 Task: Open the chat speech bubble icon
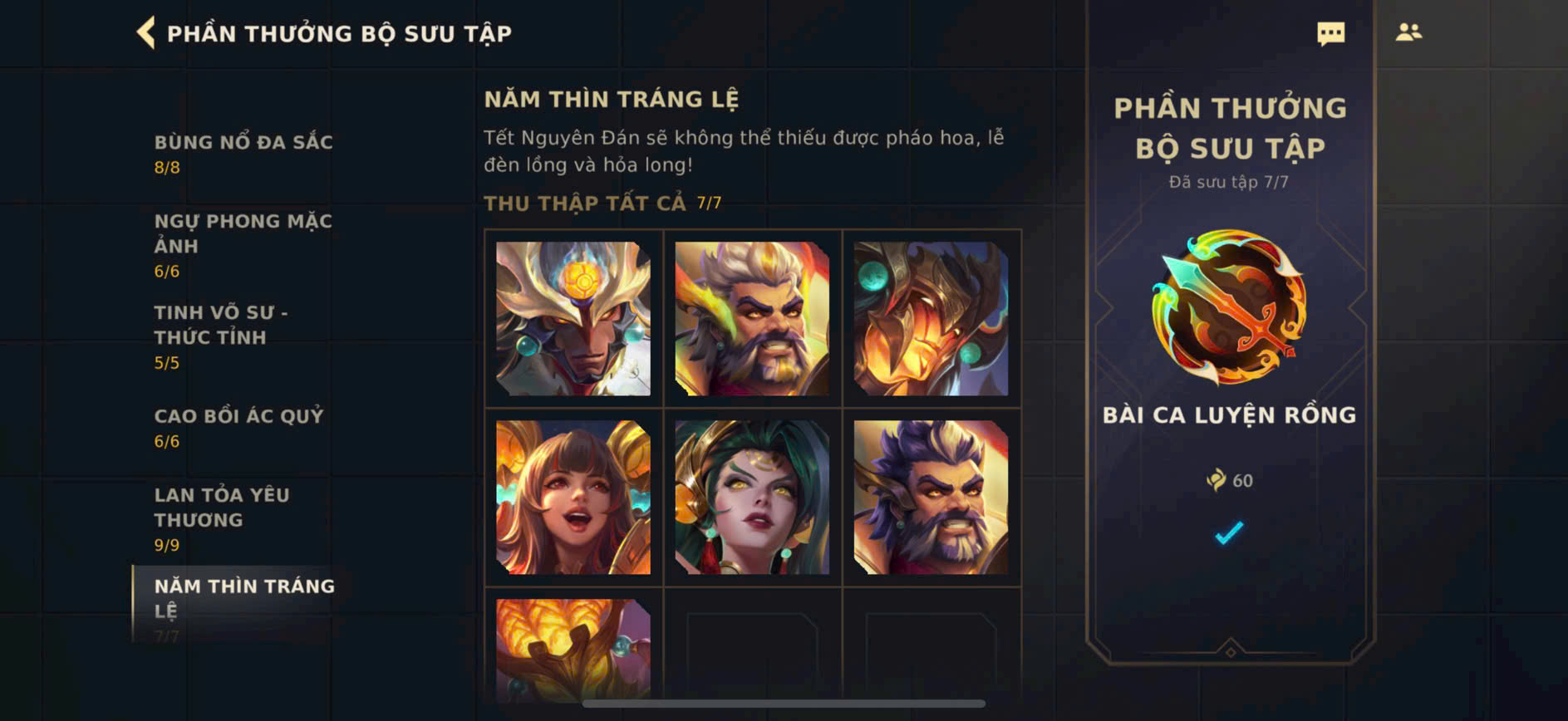pyautogui.click(x=1330, y=33)
